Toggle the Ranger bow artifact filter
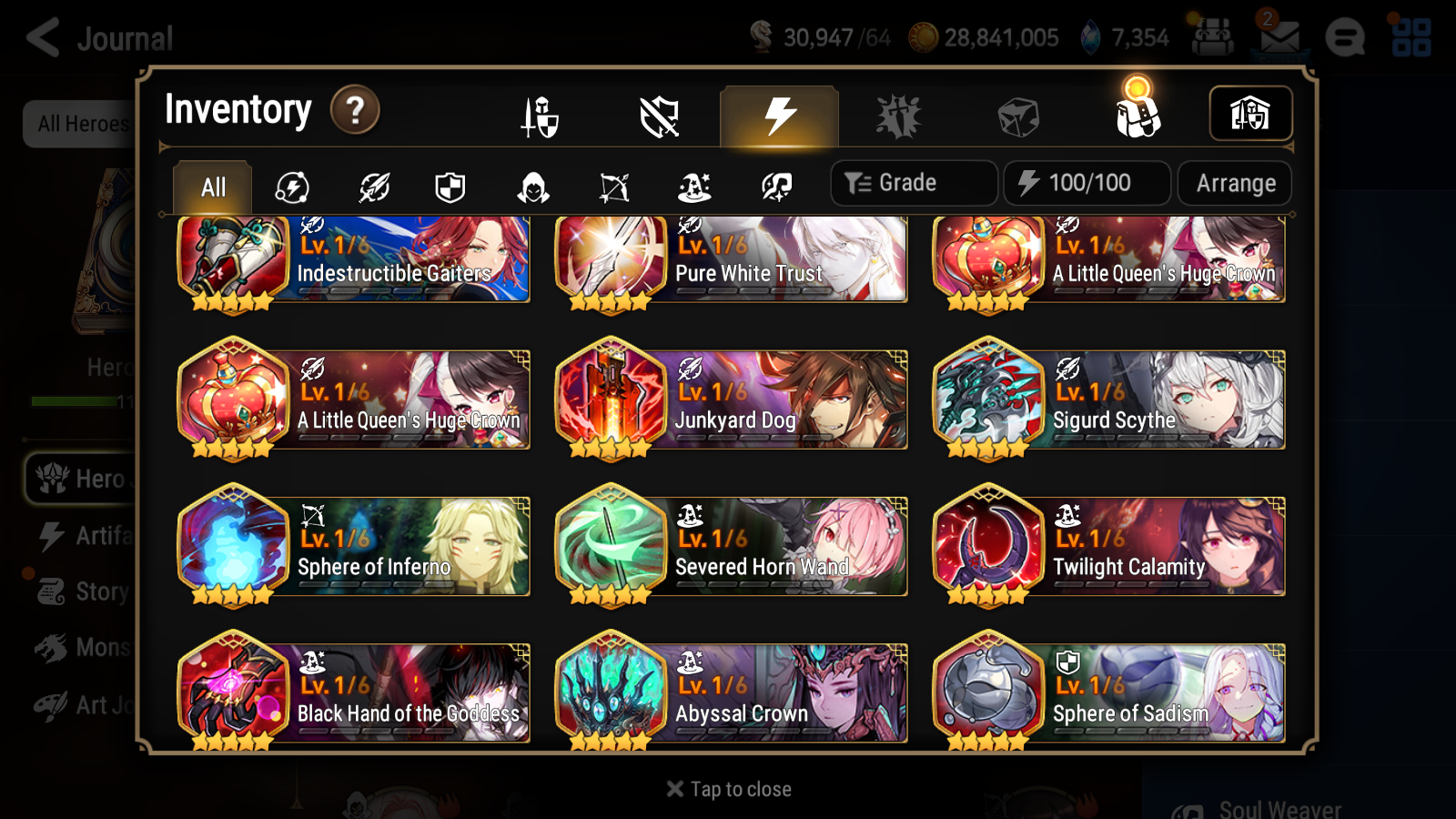1456x819 pixels. (x=612, y=187)
